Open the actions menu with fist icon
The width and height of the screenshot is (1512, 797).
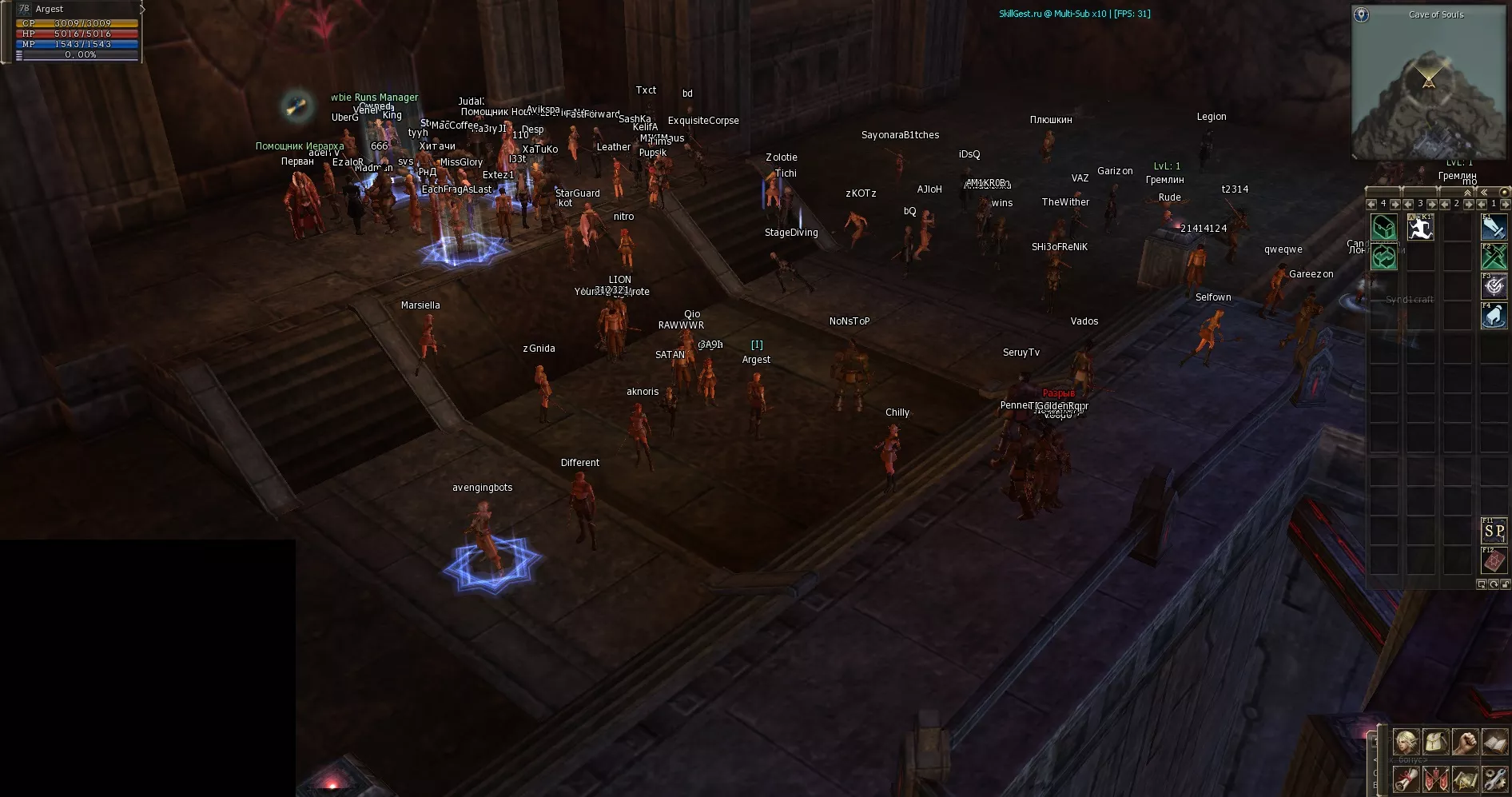click(1465, 742)
